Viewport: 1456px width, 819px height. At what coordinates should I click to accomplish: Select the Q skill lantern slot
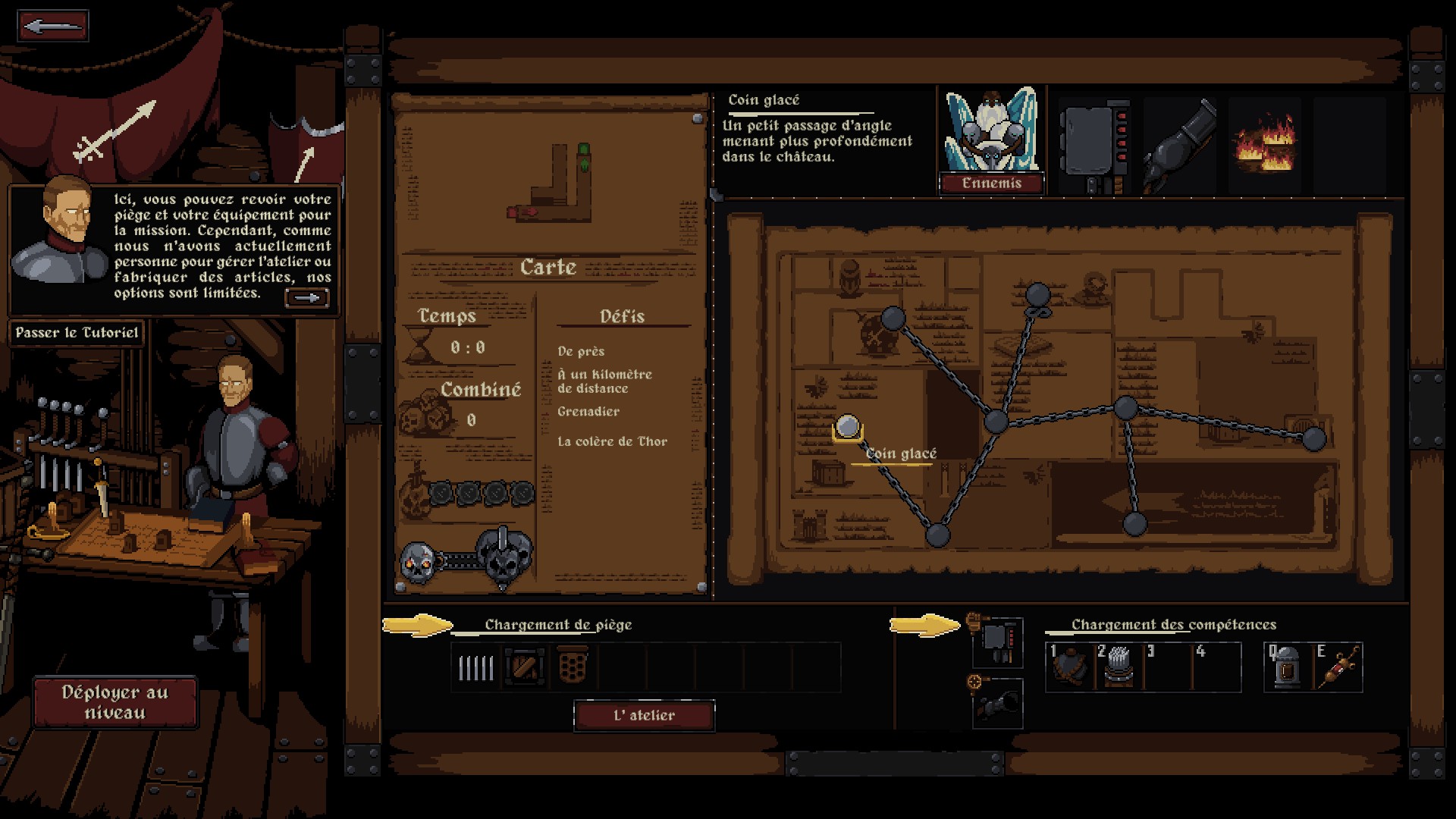coord(1288,667)
